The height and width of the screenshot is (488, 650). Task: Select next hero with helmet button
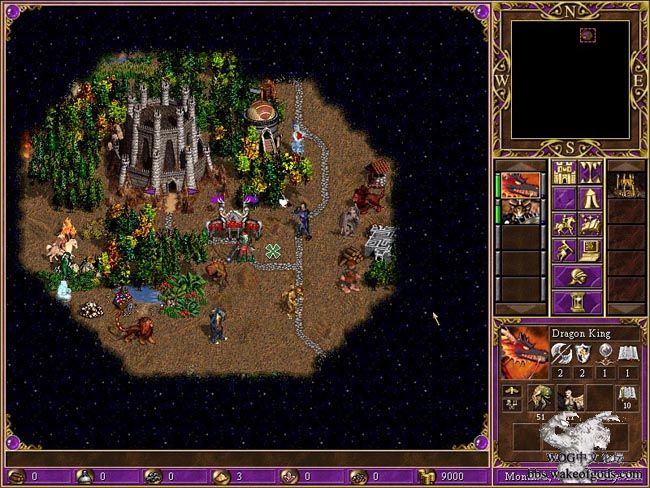click(x=576, y=276)
